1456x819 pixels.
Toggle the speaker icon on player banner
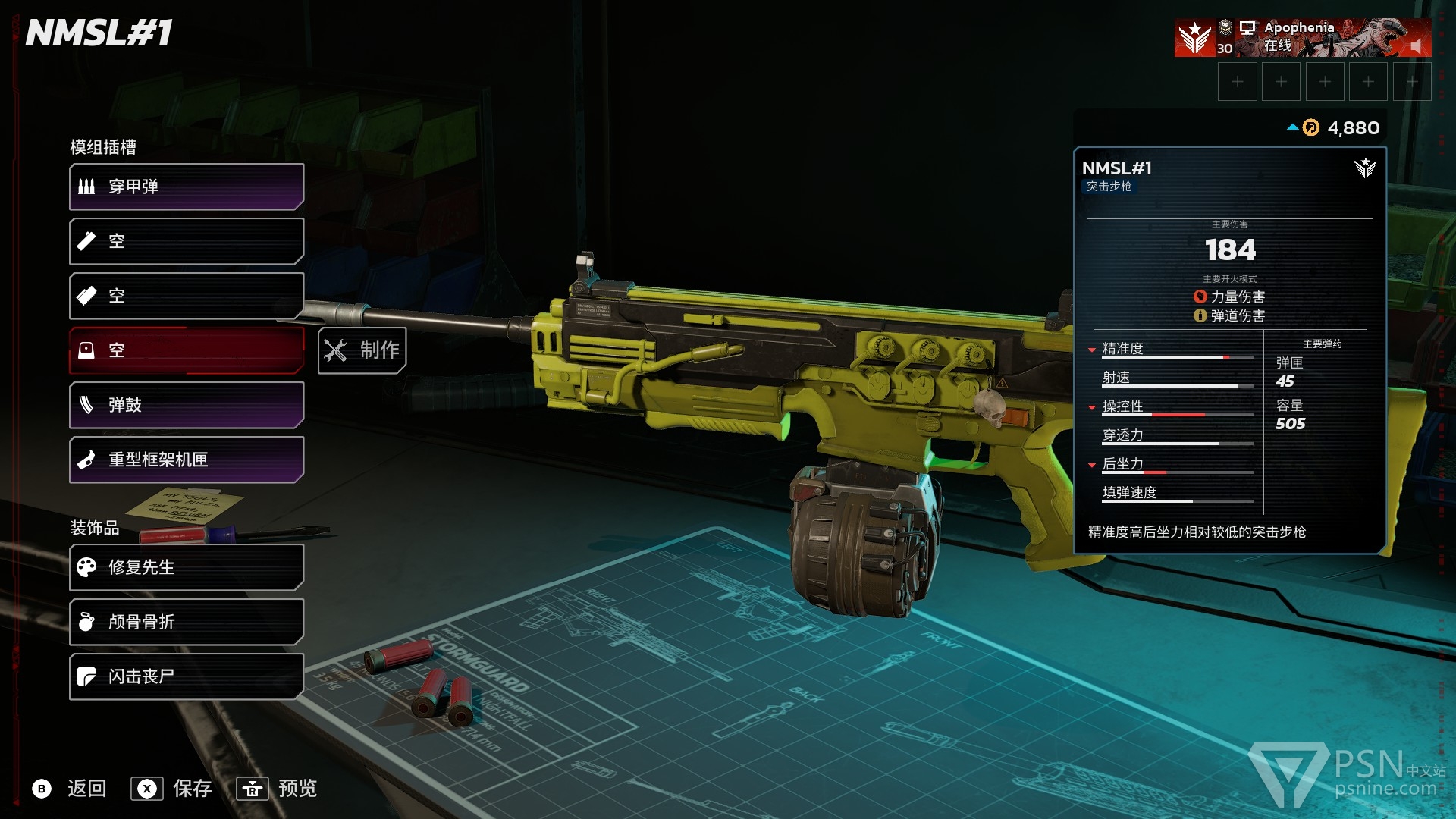coord(1415,46)
